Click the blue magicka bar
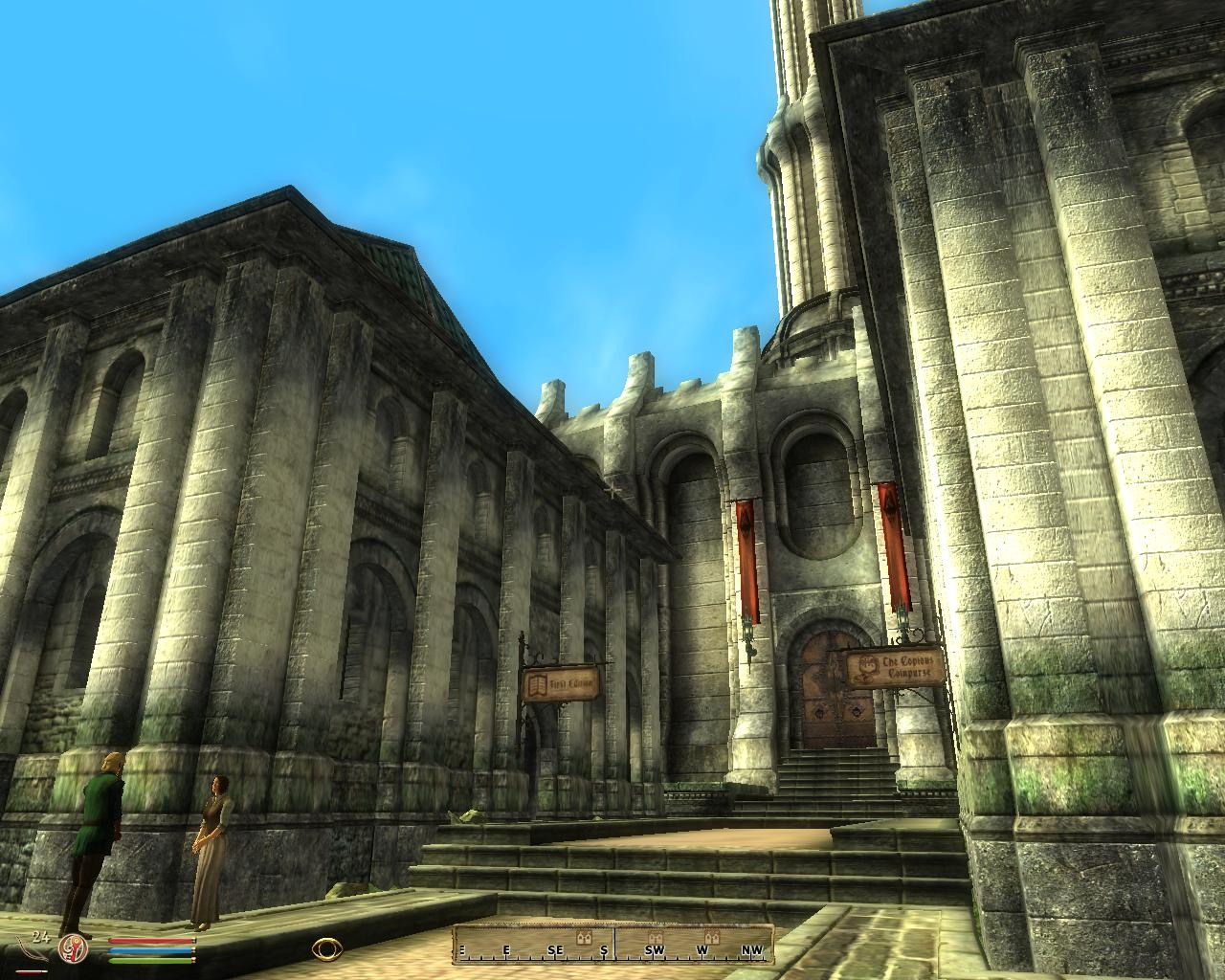 (149, 949)
